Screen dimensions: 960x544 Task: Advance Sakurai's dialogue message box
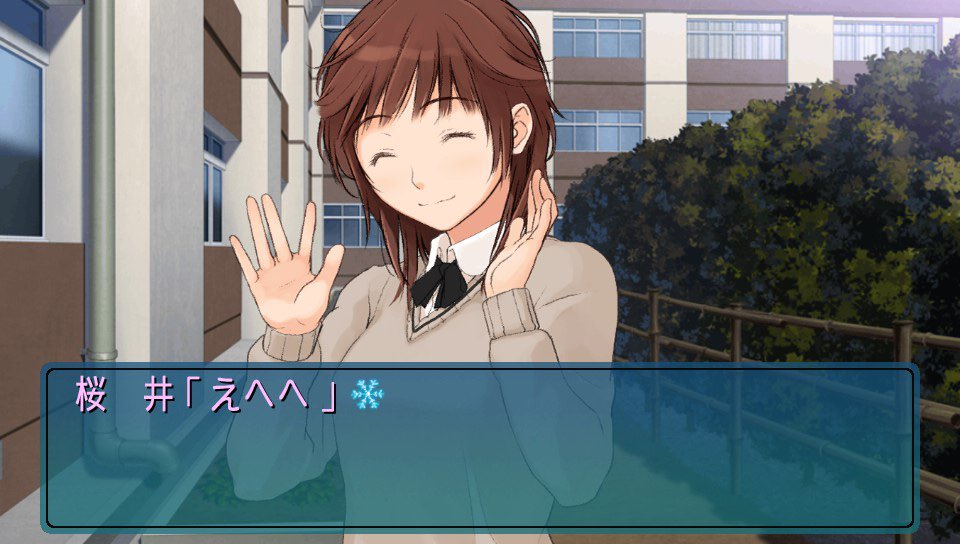point(479,448)
